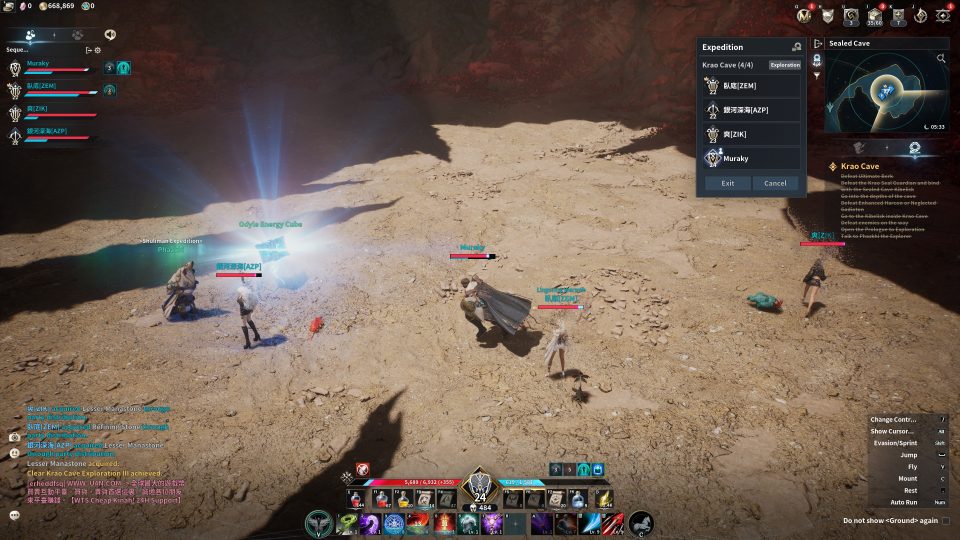Click the Exploration mode tag beside Krao Cave

[x=785, y=65]
